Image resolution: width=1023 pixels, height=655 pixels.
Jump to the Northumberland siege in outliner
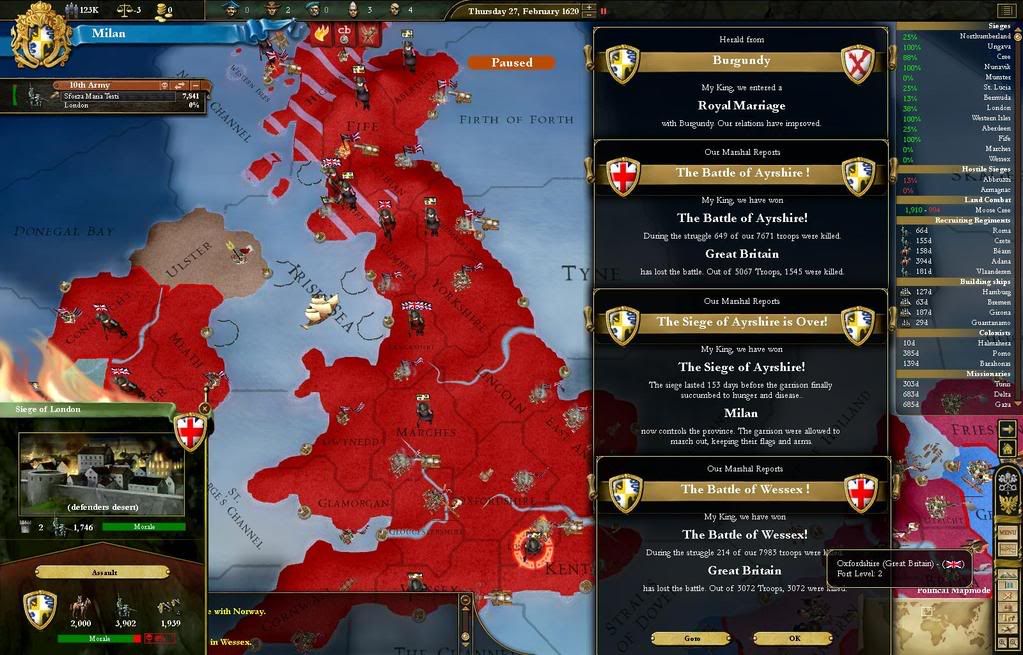point(958,36)
